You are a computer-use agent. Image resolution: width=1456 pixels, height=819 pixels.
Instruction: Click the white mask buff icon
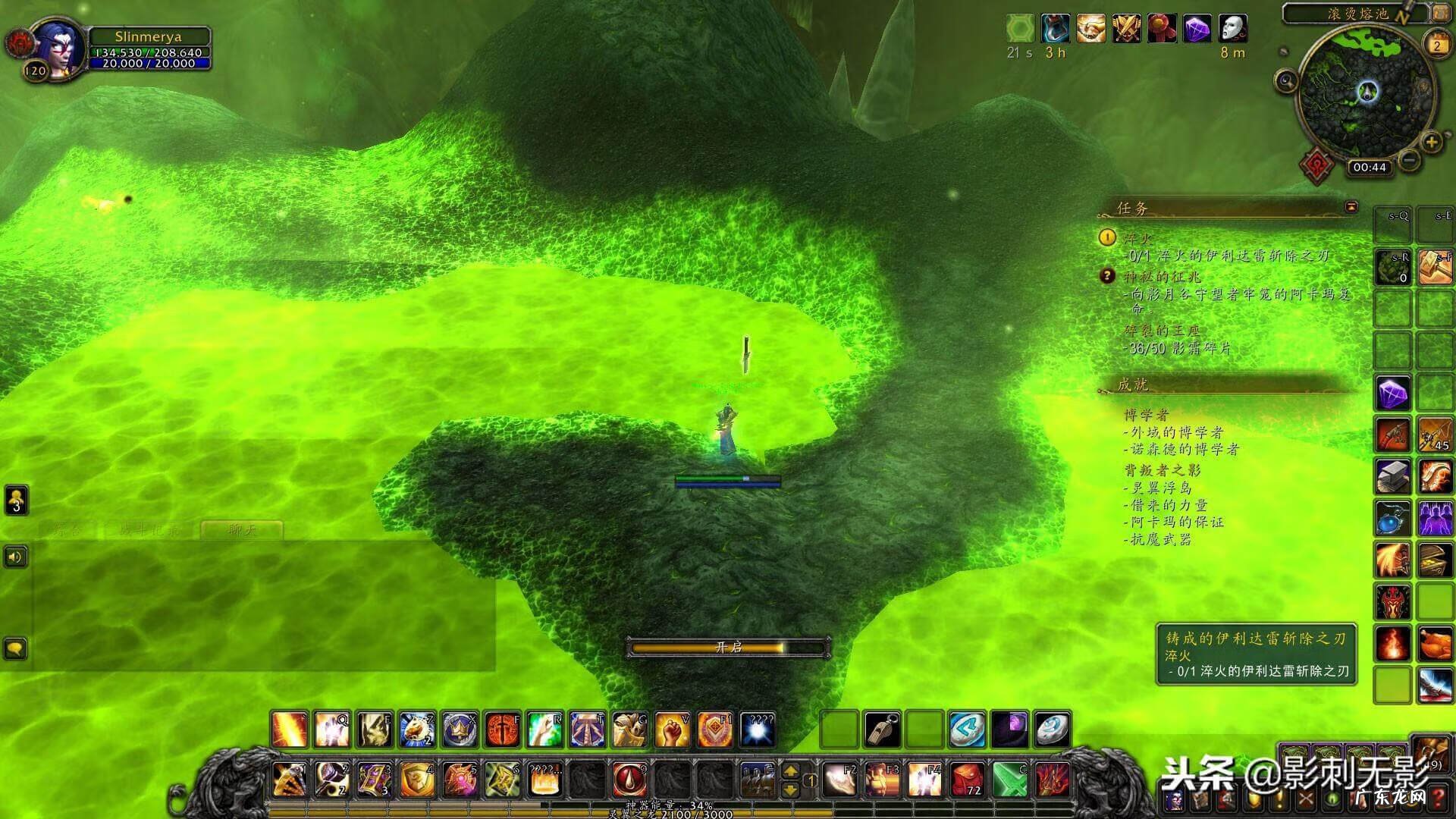point(1232,29)
